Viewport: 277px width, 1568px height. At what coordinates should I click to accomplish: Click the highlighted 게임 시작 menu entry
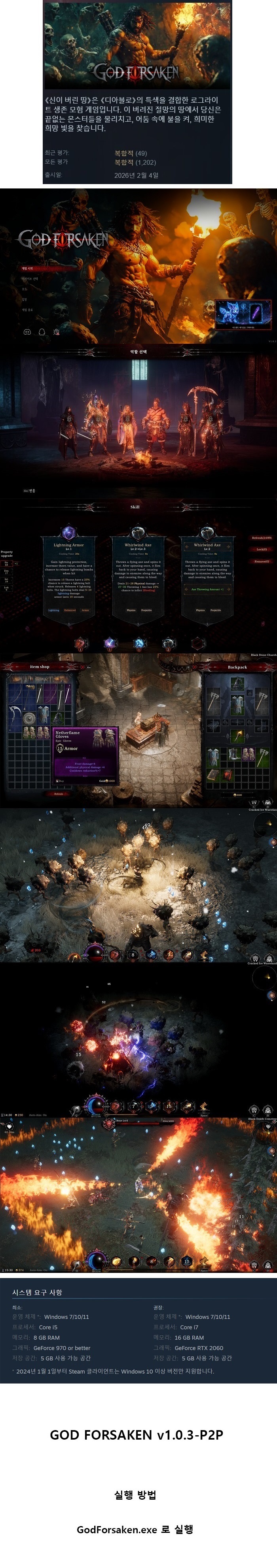pos(28,268)
